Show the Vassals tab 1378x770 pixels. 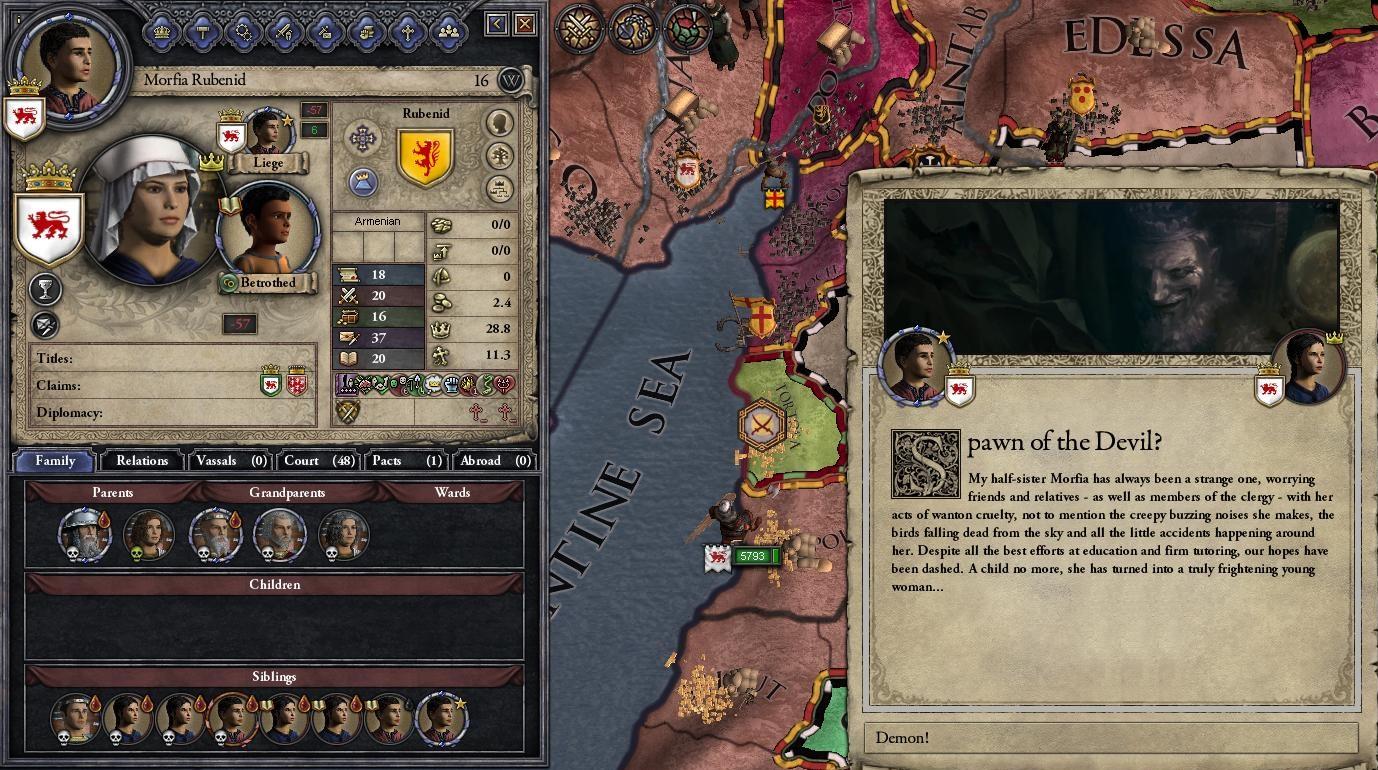coord(230,461)
